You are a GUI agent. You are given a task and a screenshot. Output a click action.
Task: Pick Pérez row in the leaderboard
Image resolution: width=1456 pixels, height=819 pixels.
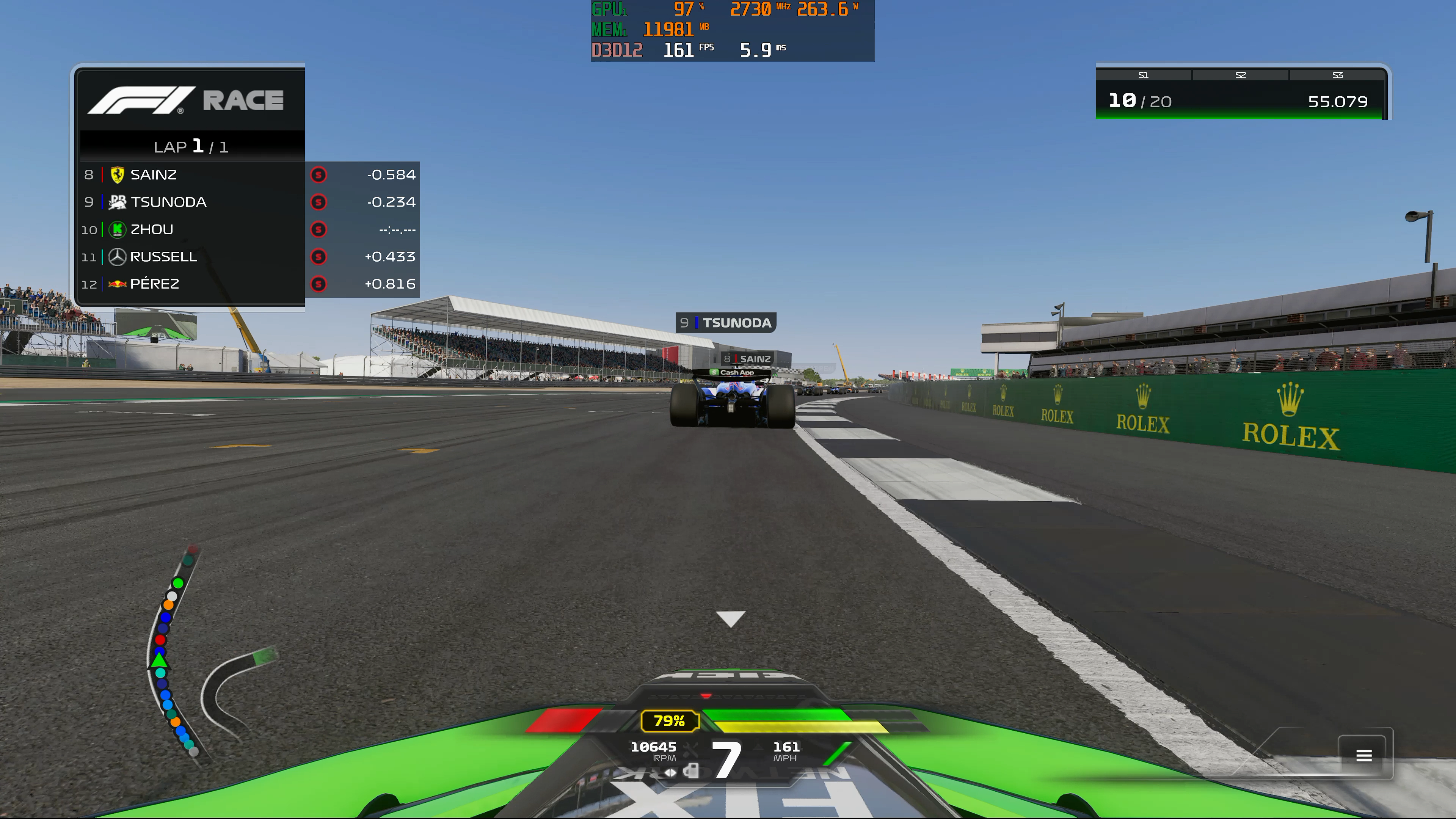click(249, 284)
